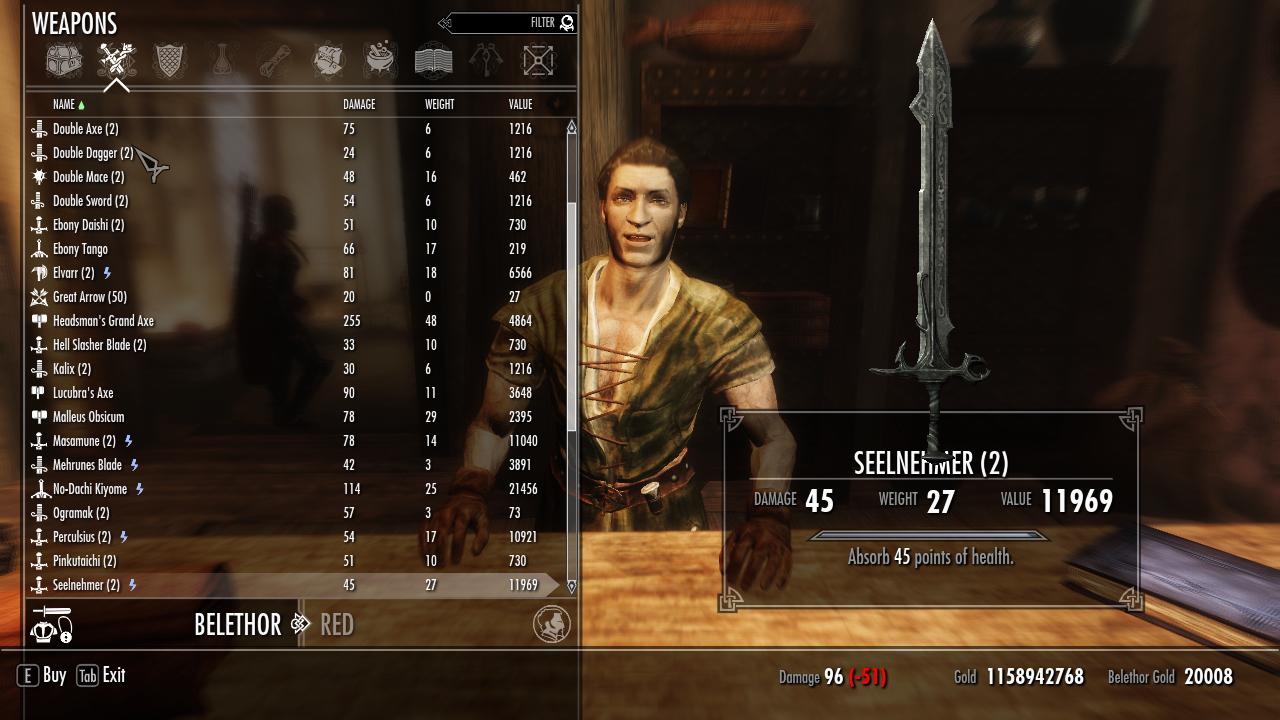Screen dimensions: 1280x720
Task: Select Mehrunes Blade from the list
Action: click(87, 465)
